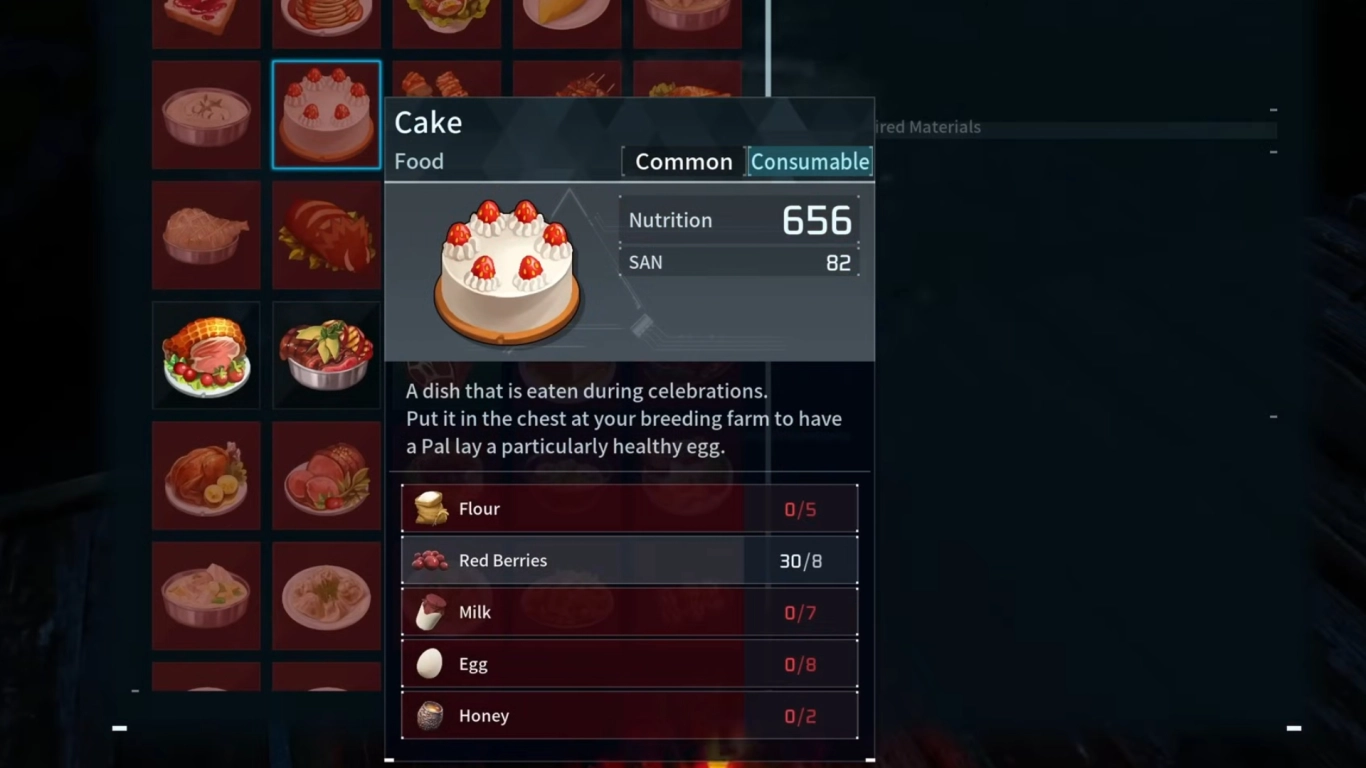
Task: Click the Milk ingredient icon
Action: 430,612
